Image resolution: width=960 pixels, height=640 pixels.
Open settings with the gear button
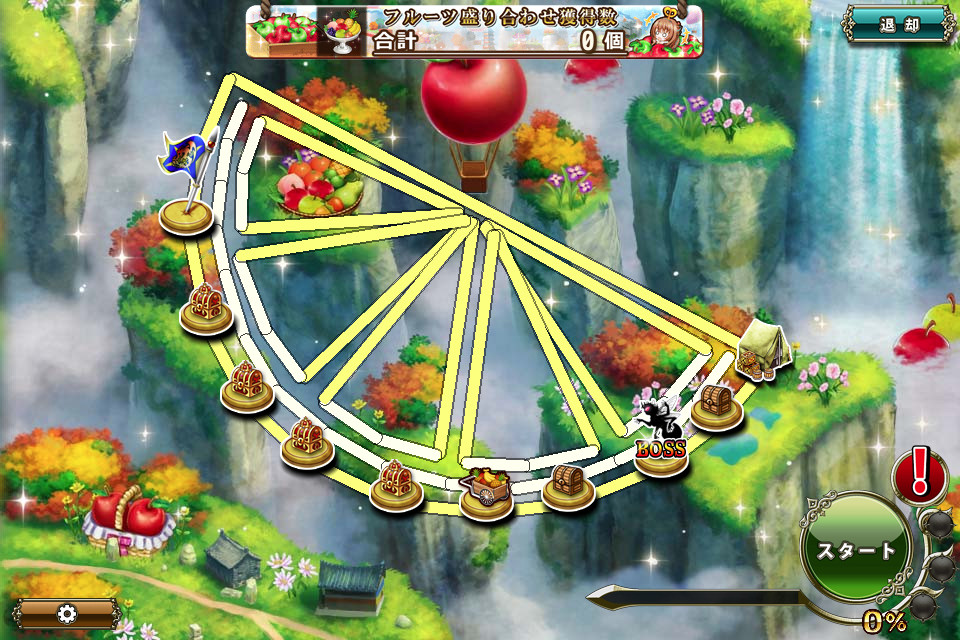pos(67,613)
